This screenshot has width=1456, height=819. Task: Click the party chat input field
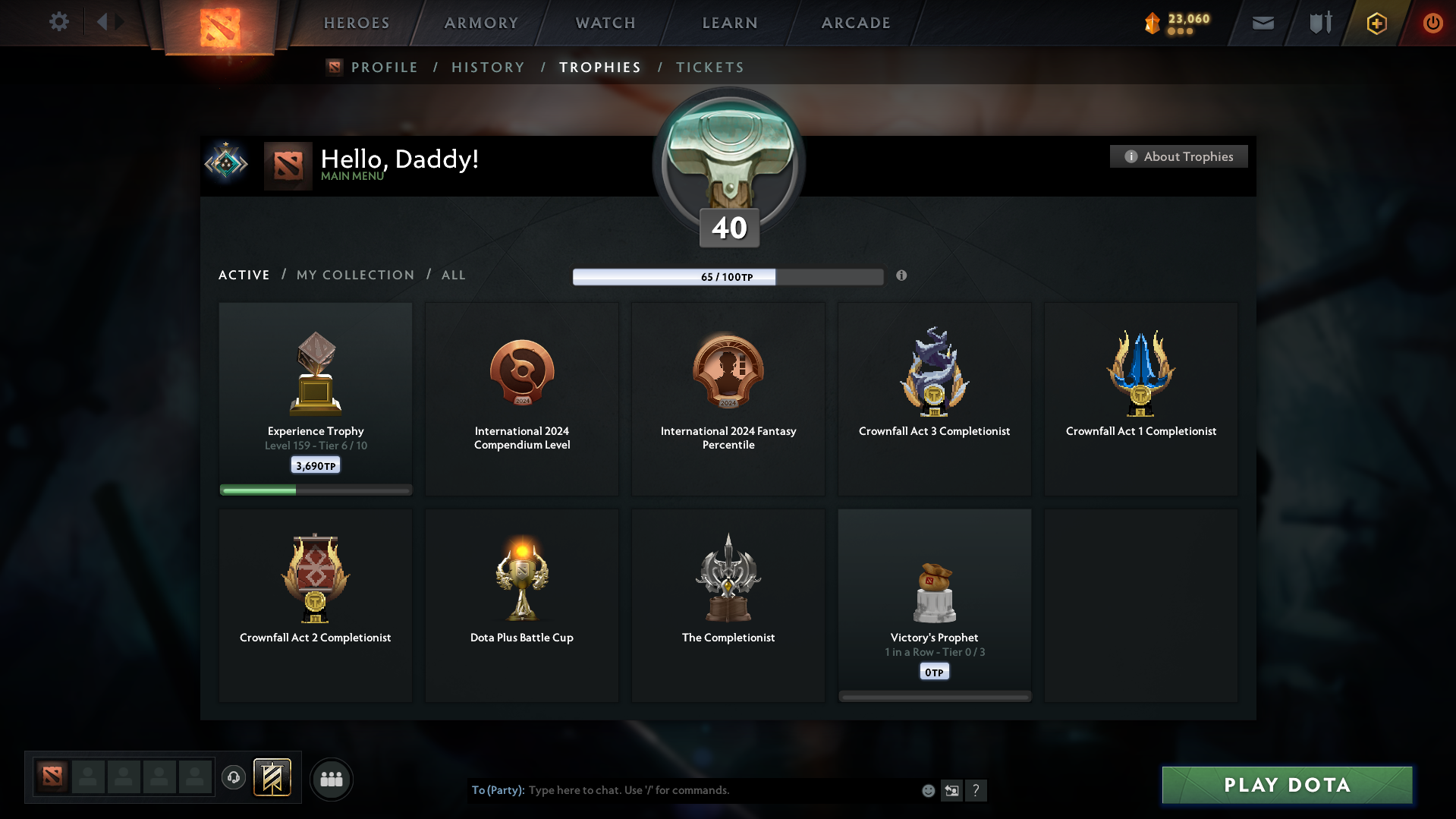[683, 790]
